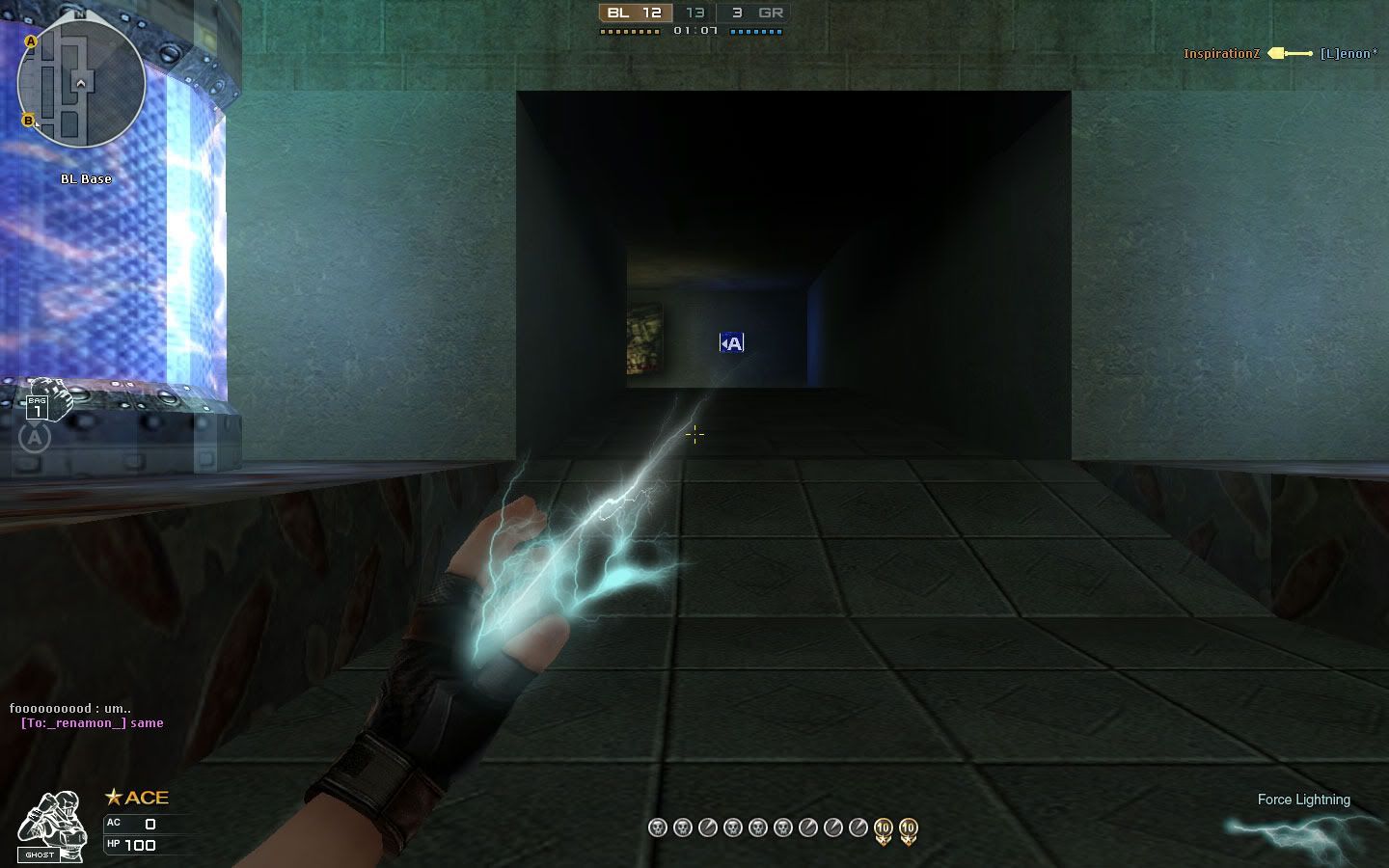Select a knife slash medal icon
Screen dimensions: 1389x868
pos(707,827)
